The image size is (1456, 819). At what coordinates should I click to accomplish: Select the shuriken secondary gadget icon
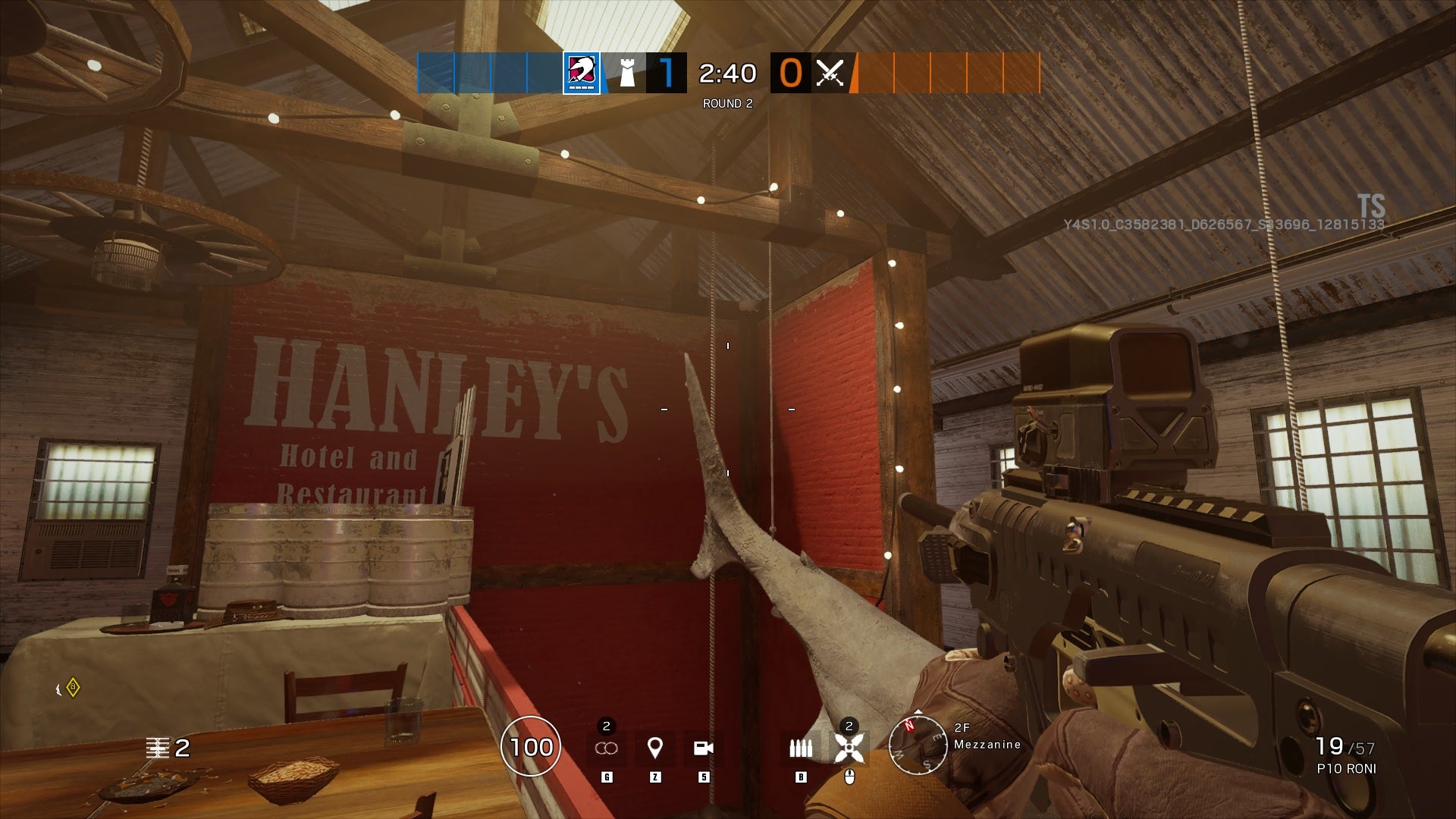pyautogui.click(x=851, y=748)
